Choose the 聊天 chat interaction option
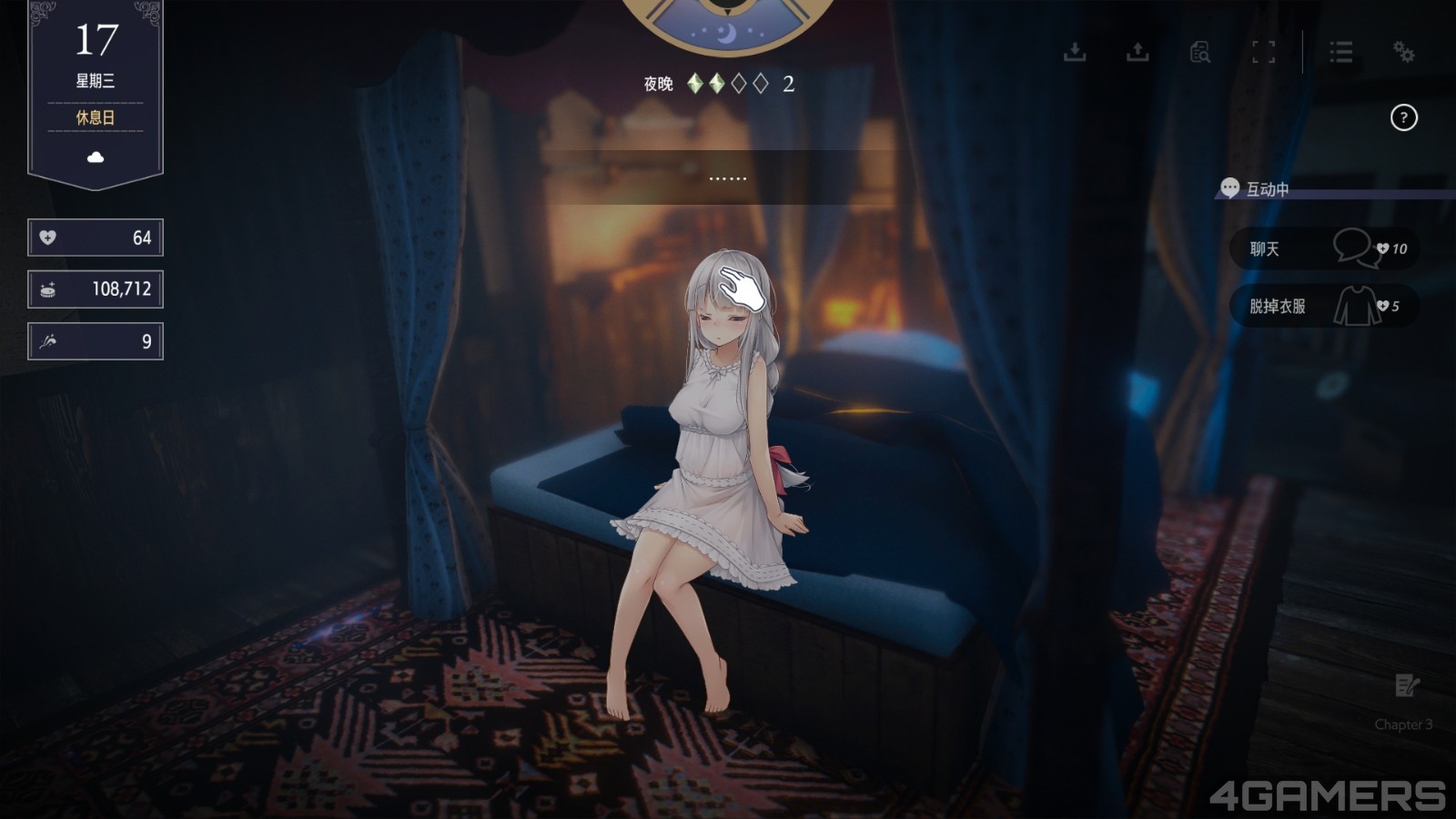 point(1323,248)
